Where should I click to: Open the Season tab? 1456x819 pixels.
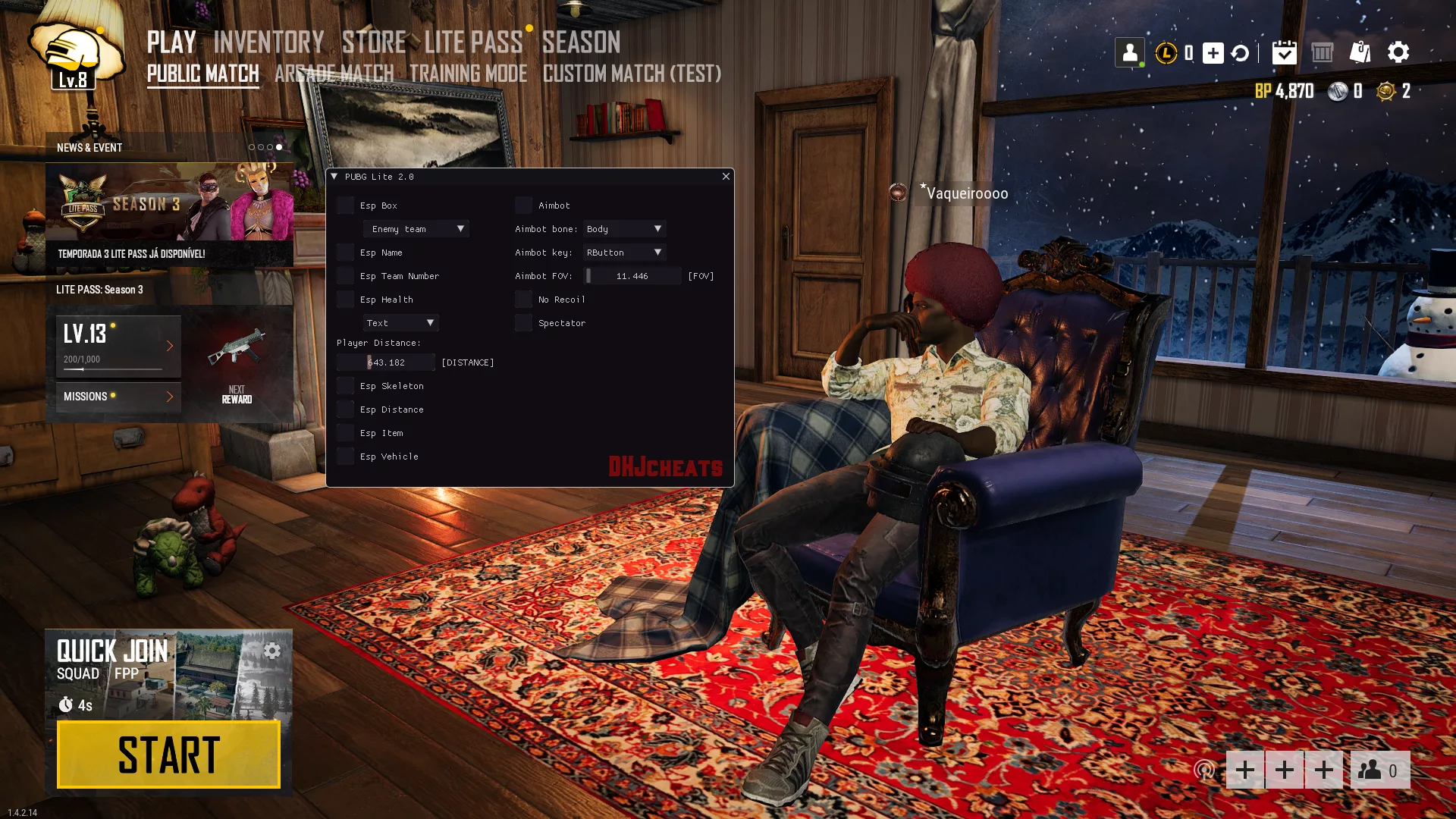click(x=581, y=42)
